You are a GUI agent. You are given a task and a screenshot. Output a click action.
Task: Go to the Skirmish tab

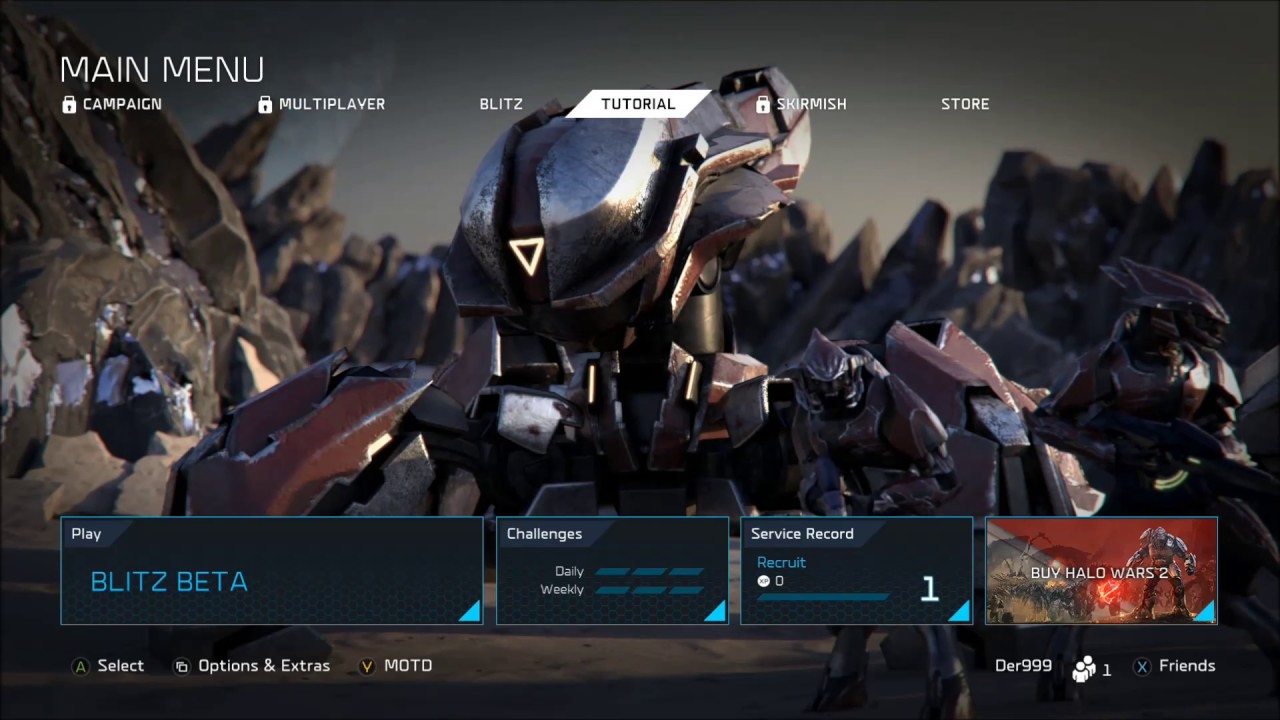801,104
